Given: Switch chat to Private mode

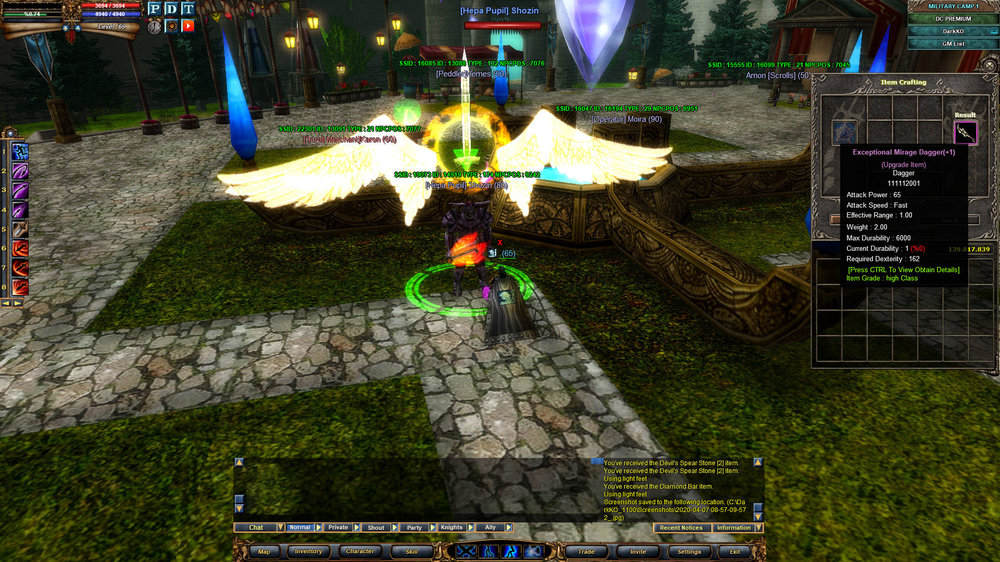Looking at the screenshot, I should [x=338, y=527].
